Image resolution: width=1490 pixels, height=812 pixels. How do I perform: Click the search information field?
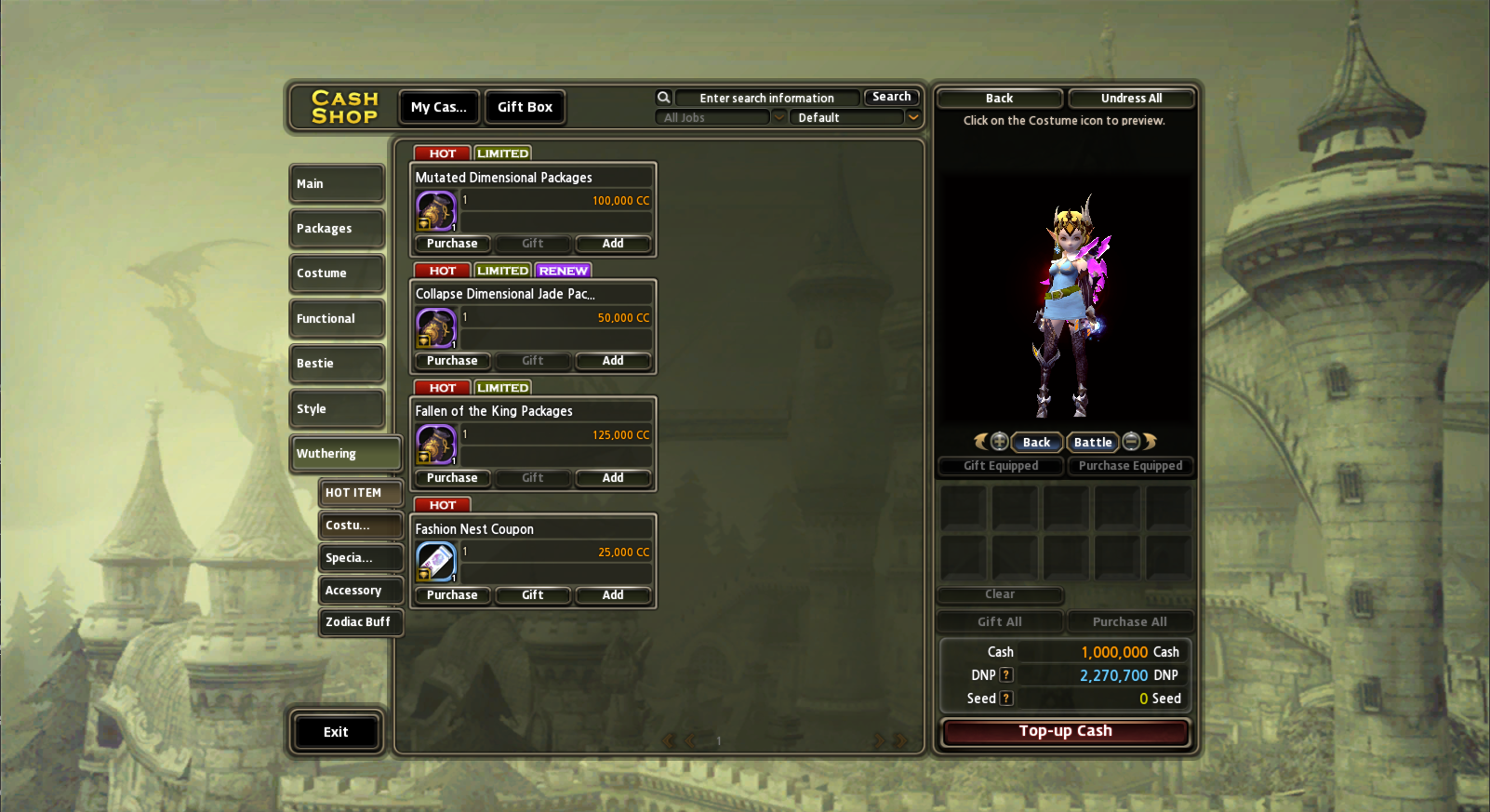click(x=766, y=98)
